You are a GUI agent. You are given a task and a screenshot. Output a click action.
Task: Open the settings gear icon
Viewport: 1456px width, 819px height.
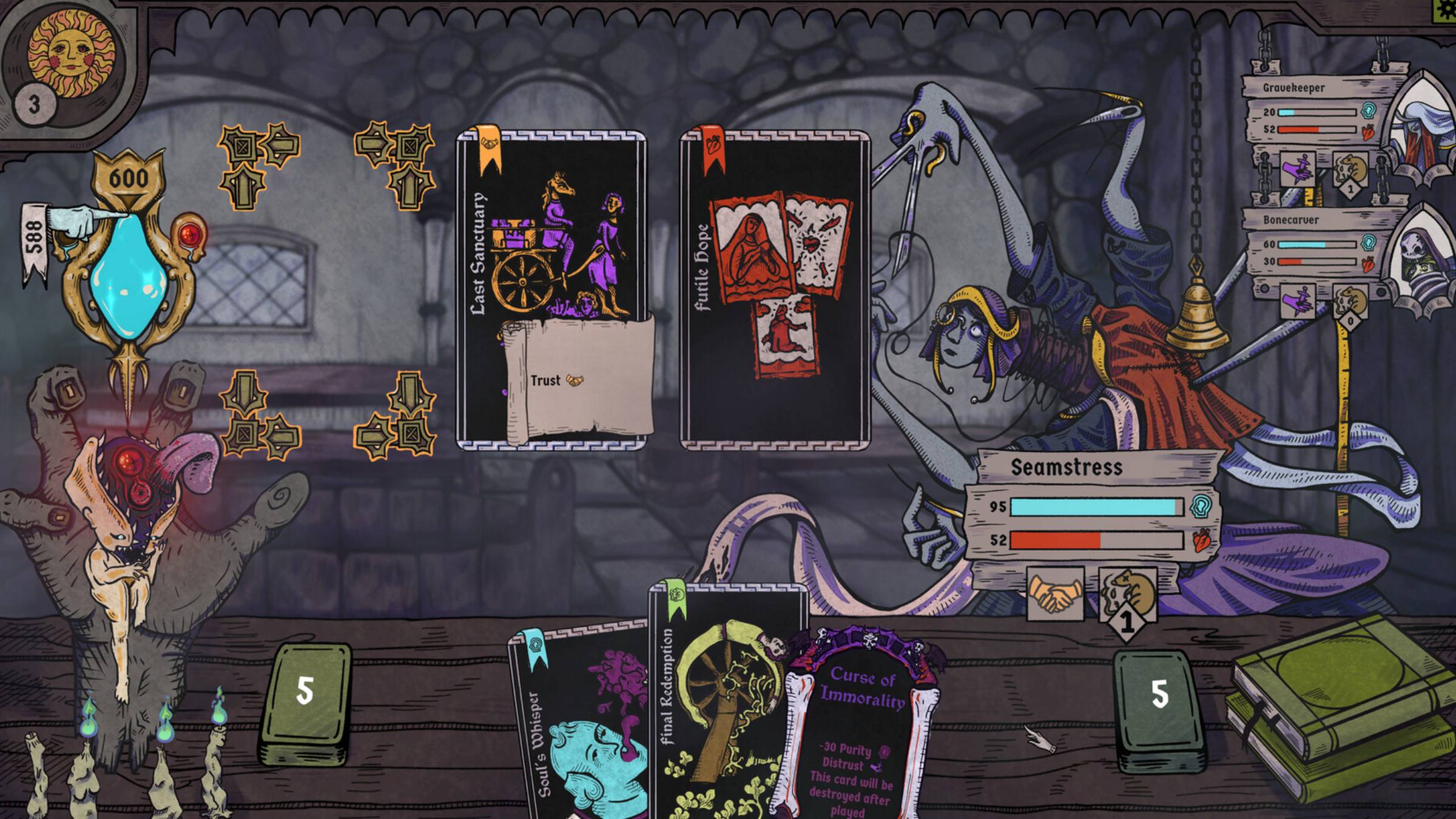click(1448, 10)
